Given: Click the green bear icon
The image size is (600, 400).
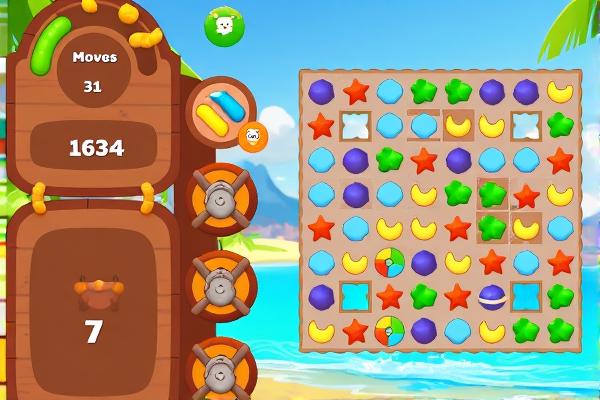Looking at the screenshot, I should point(224,26).
